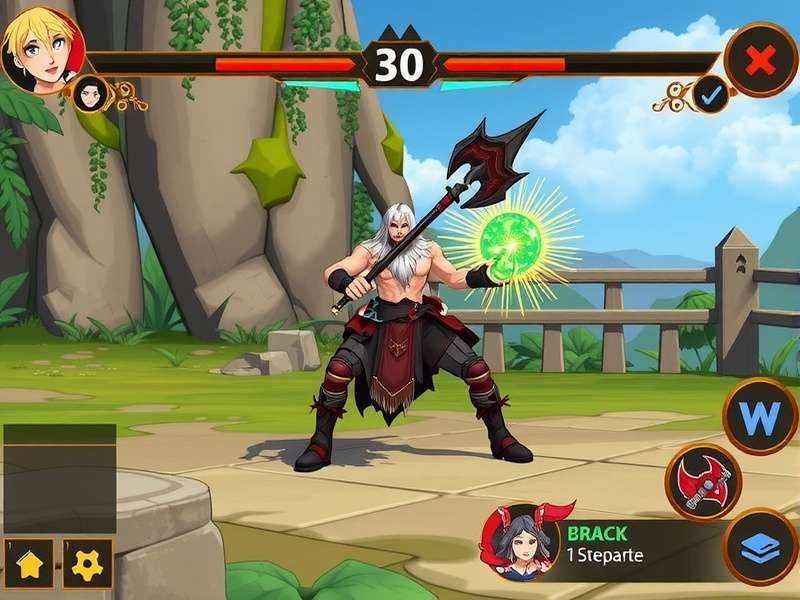Activate the red axe attack ability
This screenshot has width=800, height=600.
pos(703,482)
